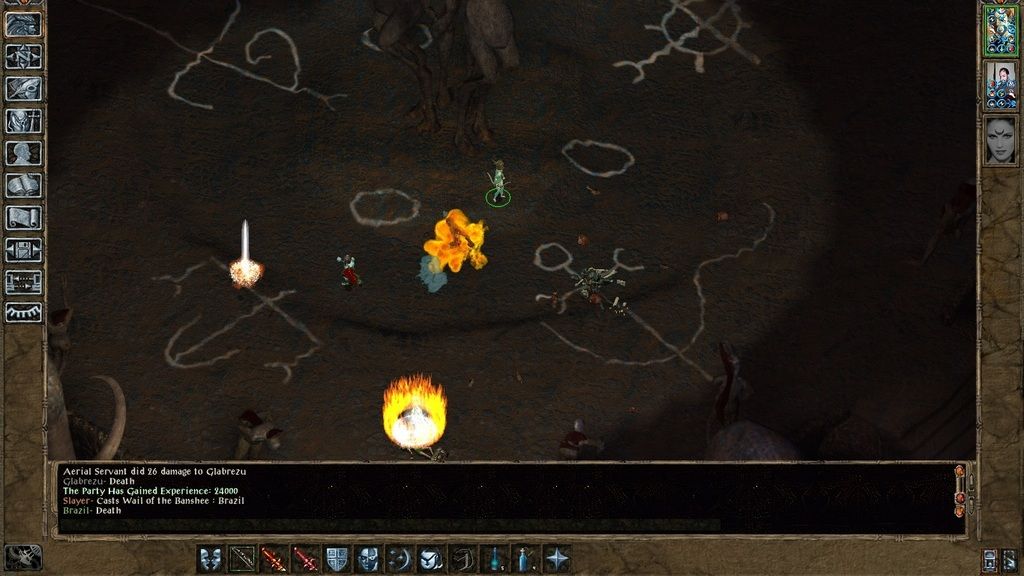The image size is (1024, 576).
Task: Select the pale face portrait with forehead mark
Action: 1000,140
